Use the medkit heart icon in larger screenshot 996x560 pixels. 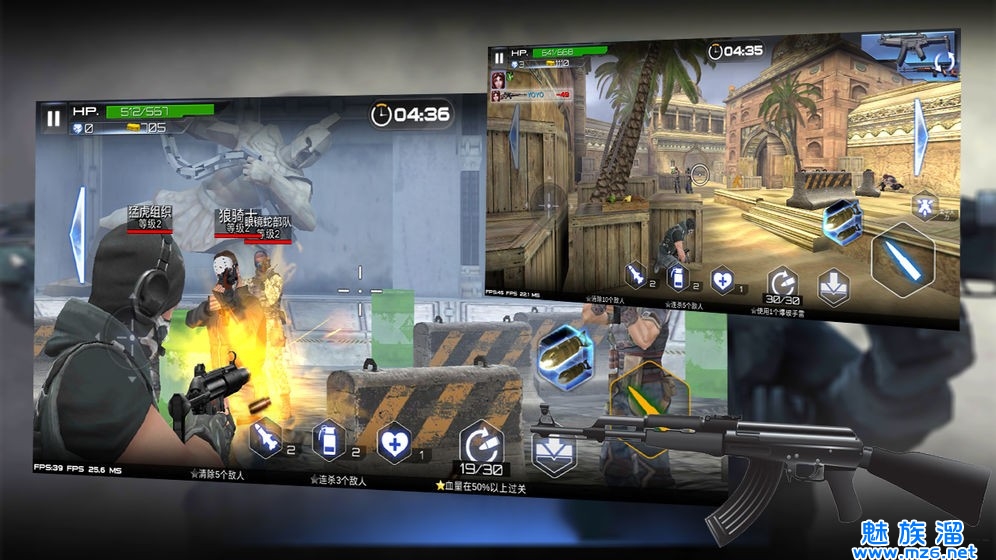click(392, 441)
